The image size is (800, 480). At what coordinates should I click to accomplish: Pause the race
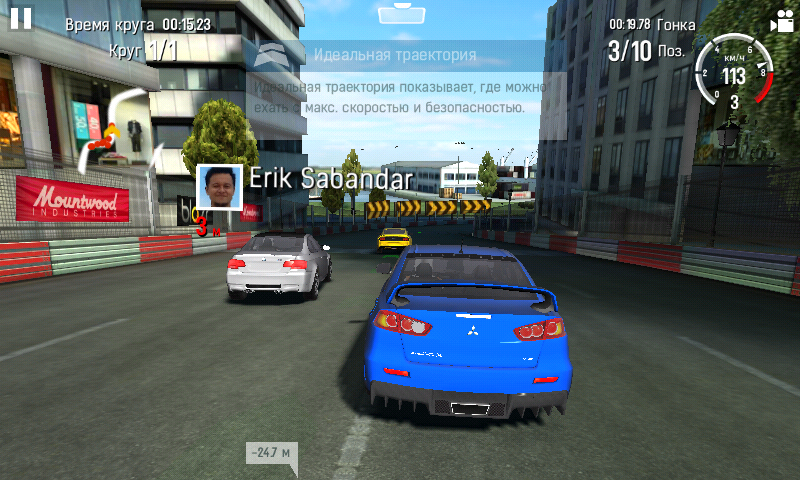[20, 18]
